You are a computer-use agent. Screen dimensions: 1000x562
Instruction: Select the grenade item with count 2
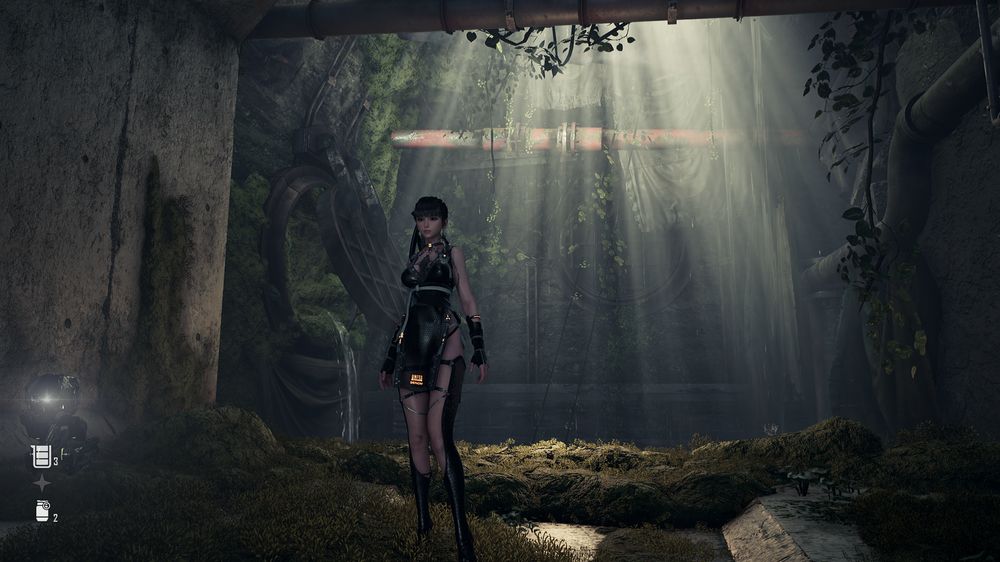click(42, 511)
